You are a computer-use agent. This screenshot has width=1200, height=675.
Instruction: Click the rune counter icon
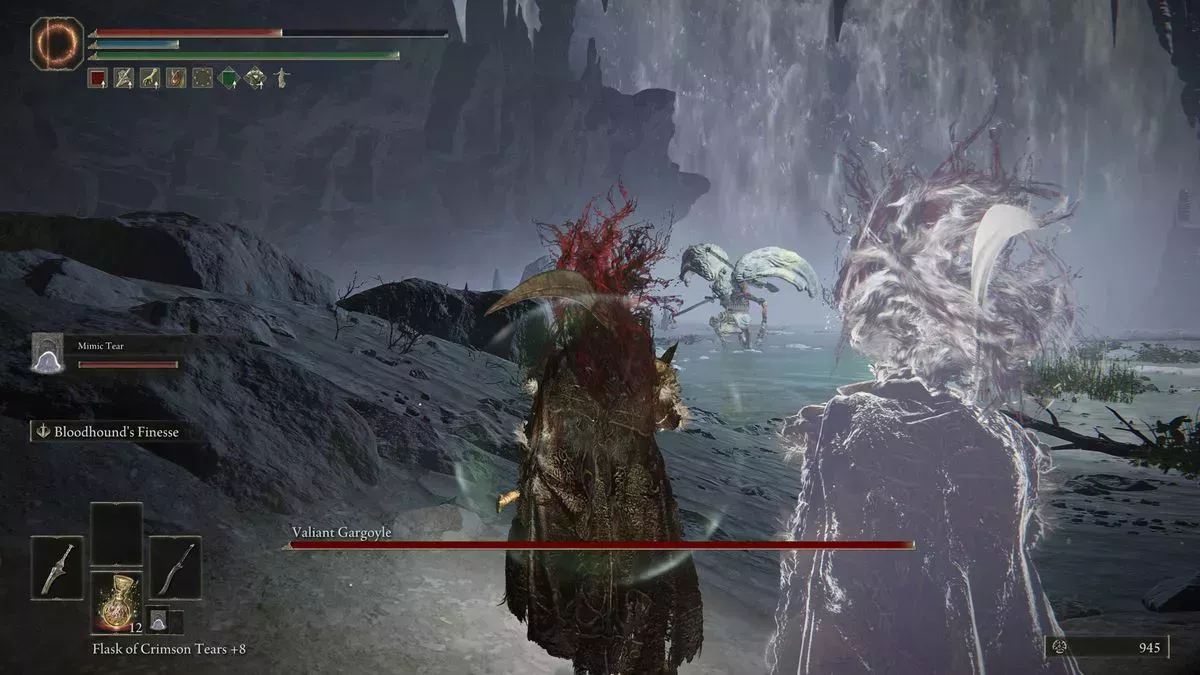tap(1061, 648)
